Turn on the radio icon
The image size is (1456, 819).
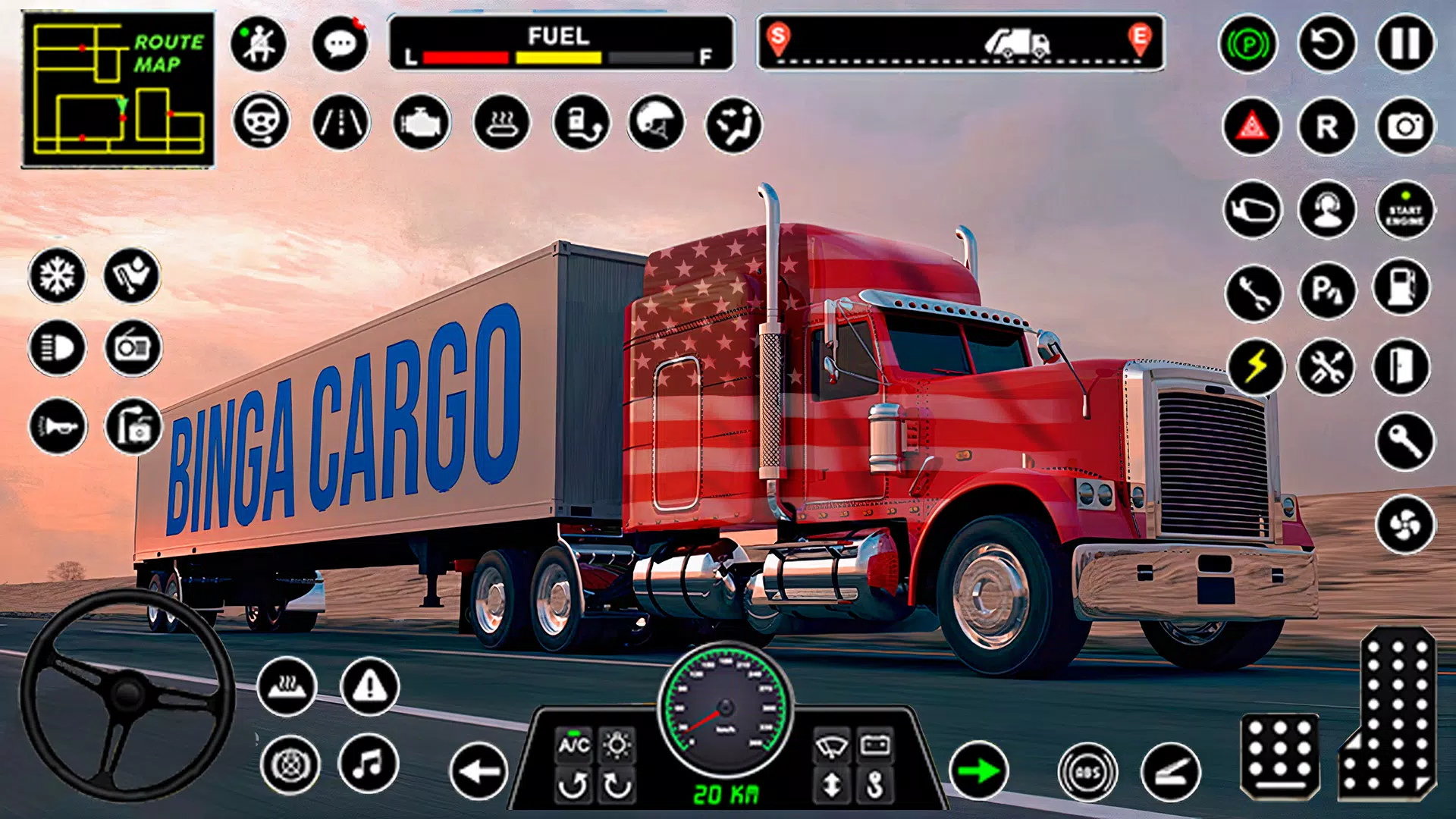pyautogui.click(x=133, y=348)
